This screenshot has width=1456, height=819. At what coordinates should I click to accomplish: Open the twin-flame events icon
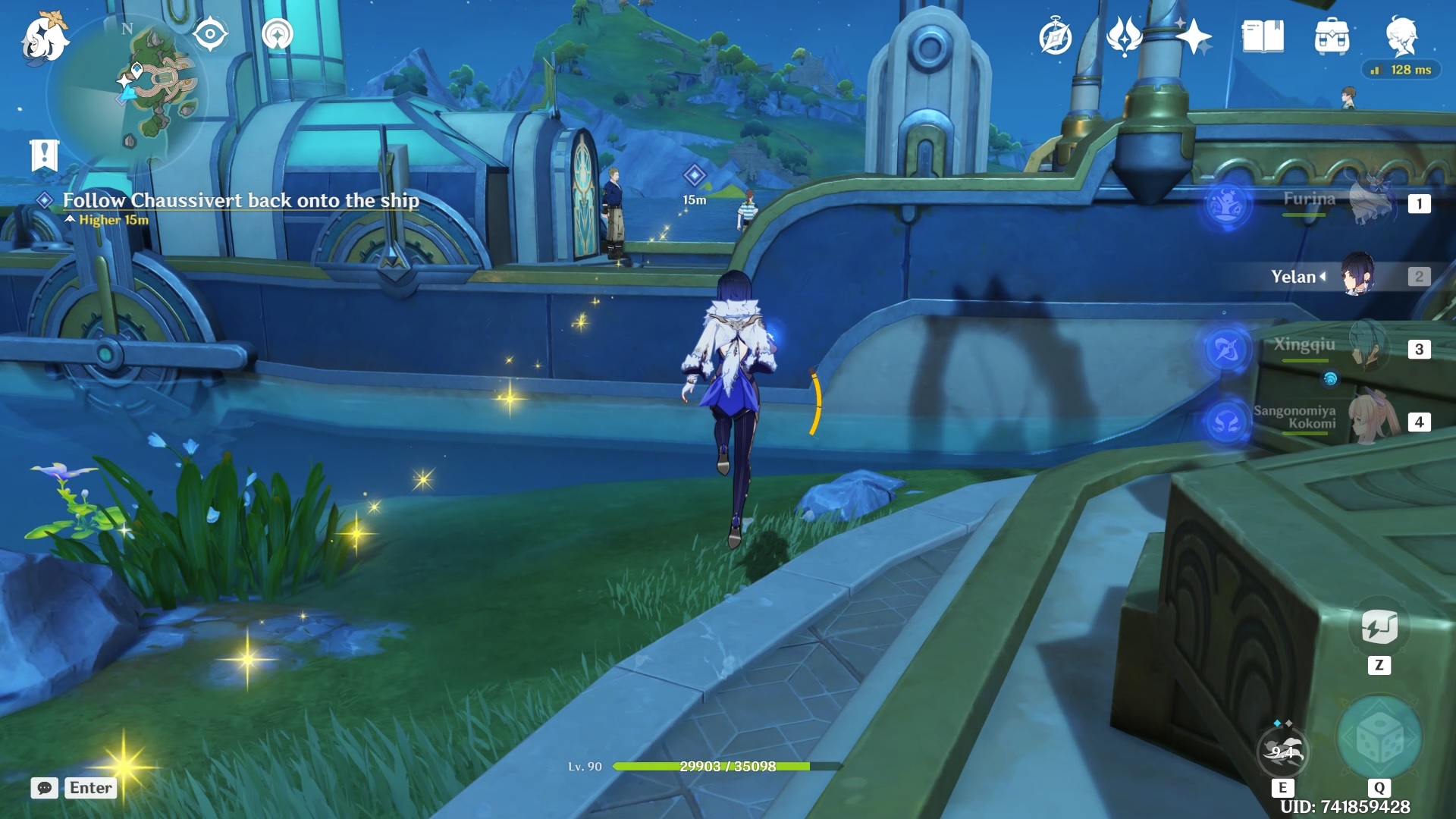(x=1124, y=36)
